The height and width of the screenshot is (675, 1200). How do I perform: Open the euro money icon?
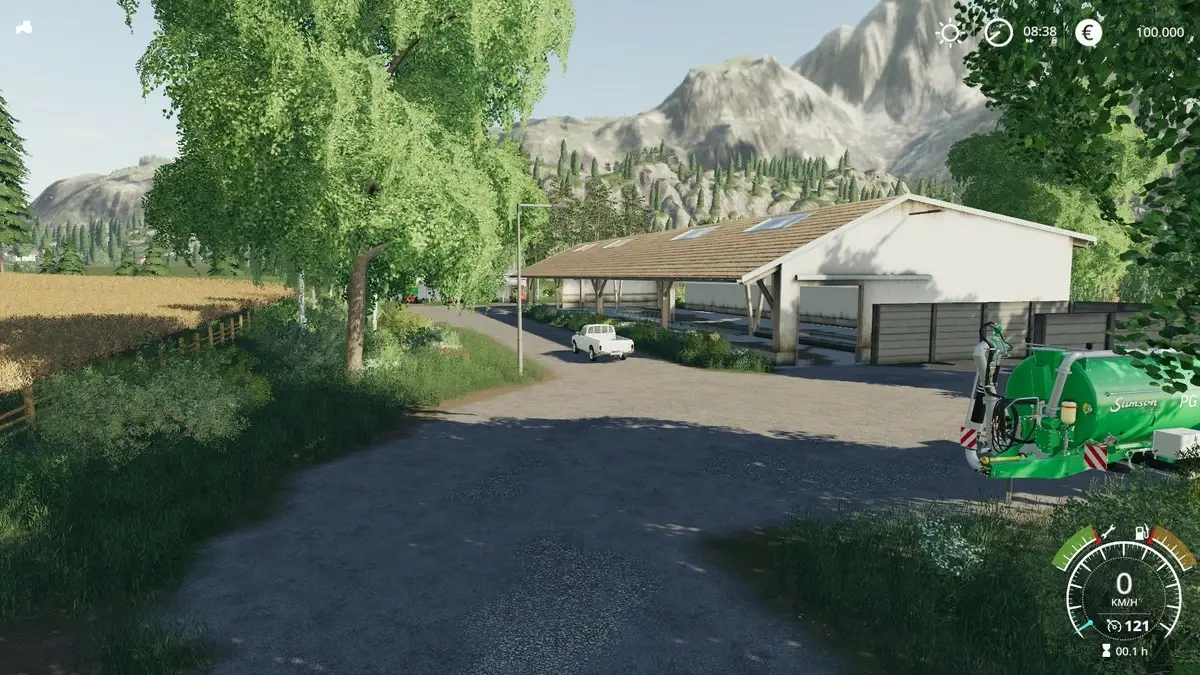tap(1089, 32)
